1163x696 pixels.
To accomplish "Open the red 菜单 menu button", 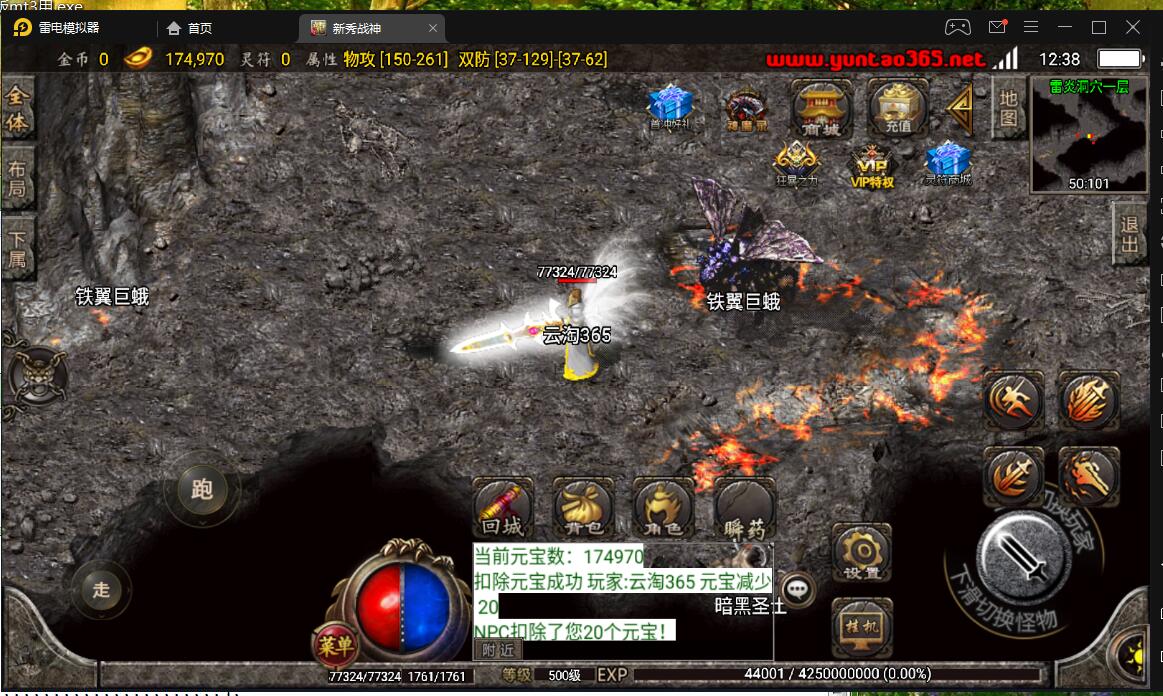I will click(336, 647).
